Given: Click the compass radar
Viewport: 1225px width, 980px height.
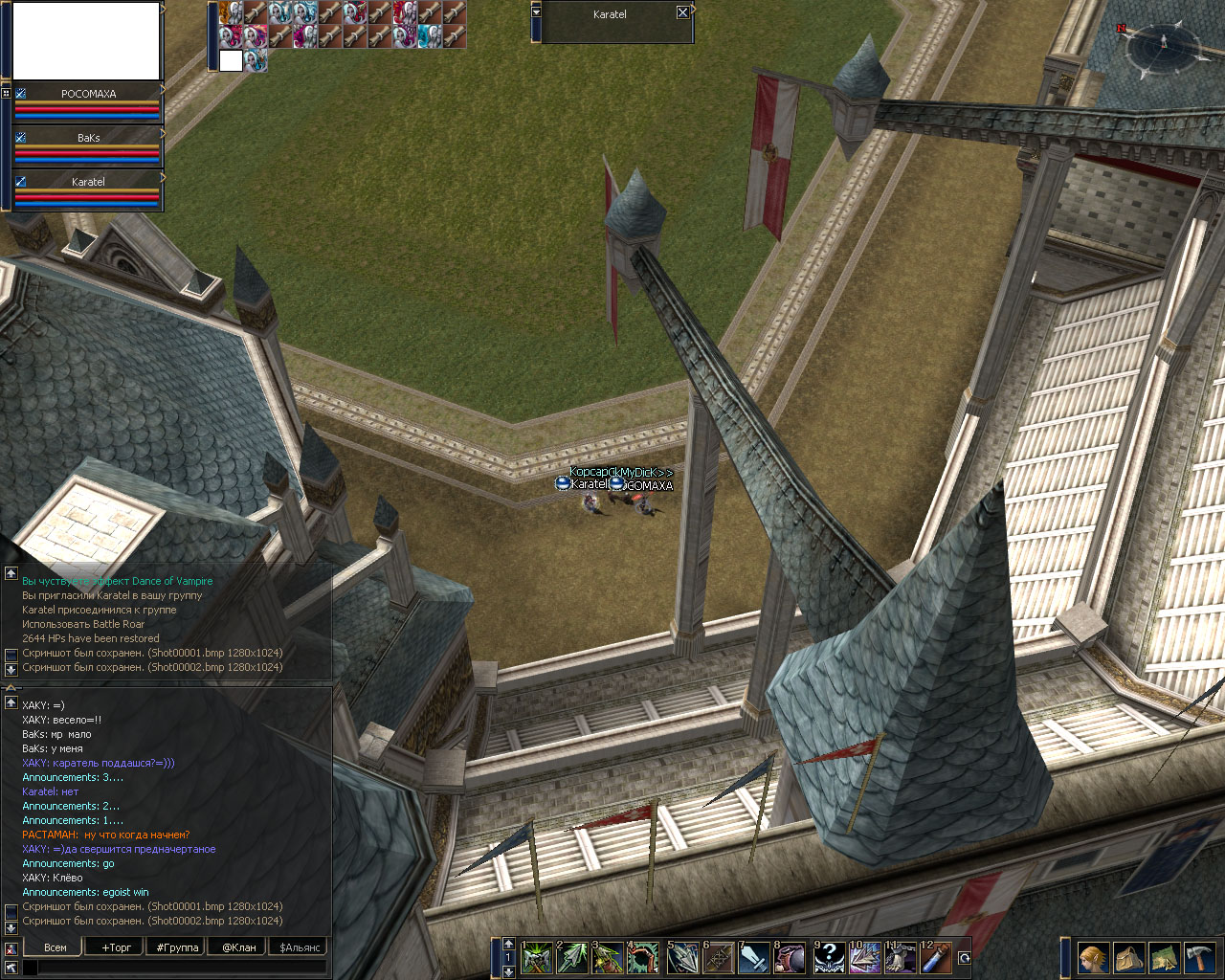Looking at the screenshot, I should (1162, 43).
